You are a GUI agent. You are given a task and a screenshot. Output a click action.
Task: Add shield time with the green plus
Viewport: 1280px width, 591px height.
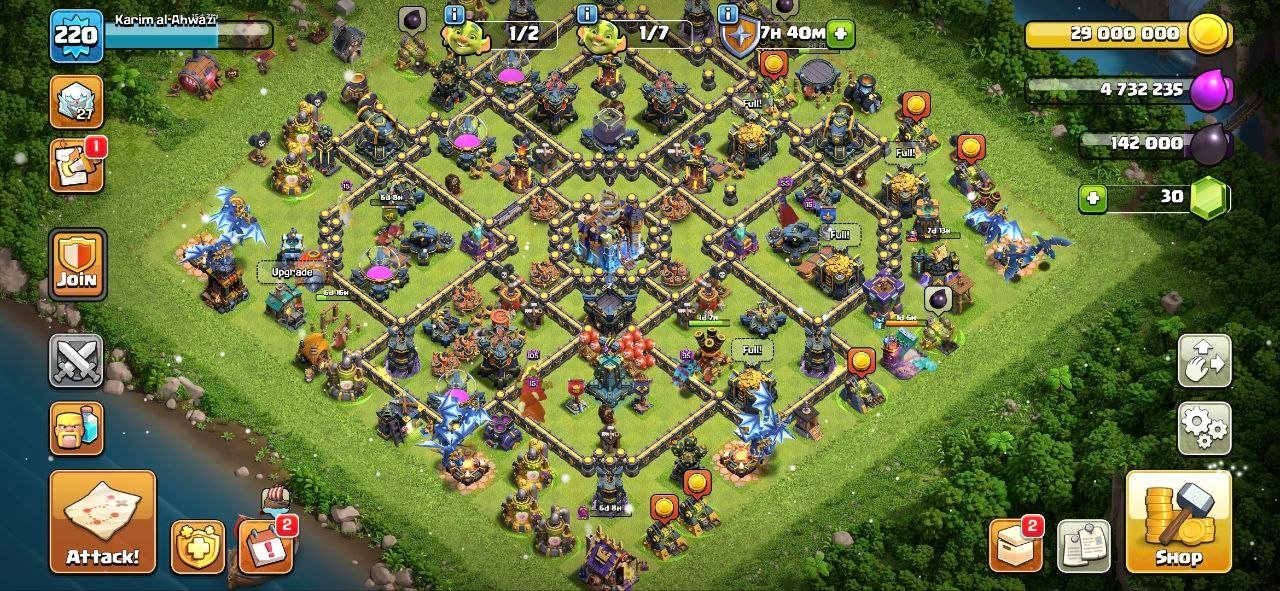point(841,34)
